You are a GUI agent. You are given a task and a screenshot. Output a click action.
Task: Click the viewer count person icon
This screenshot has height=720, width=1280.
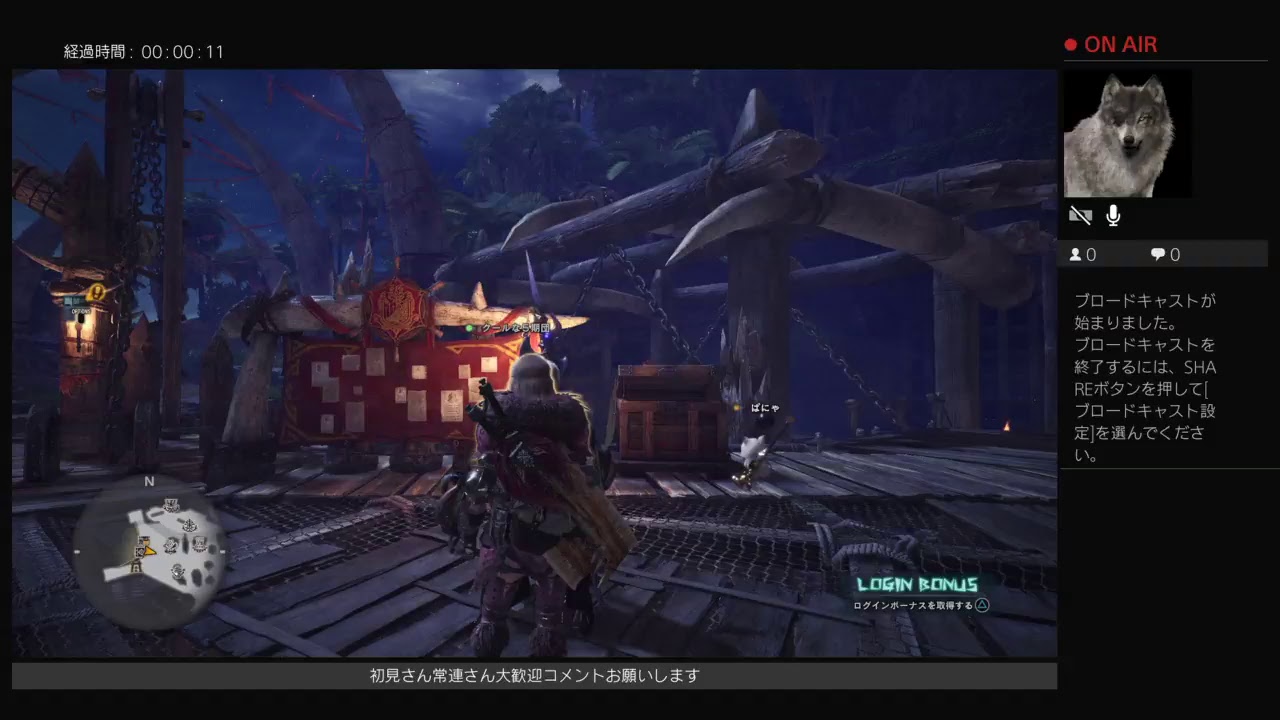(1074, 254)
